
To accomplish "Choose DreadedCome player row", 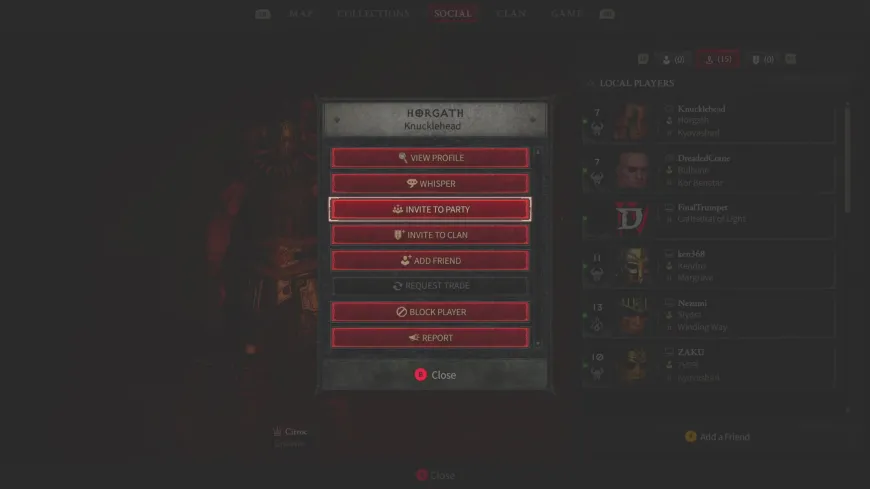I will pyautogui.click(x=710, y=170).
